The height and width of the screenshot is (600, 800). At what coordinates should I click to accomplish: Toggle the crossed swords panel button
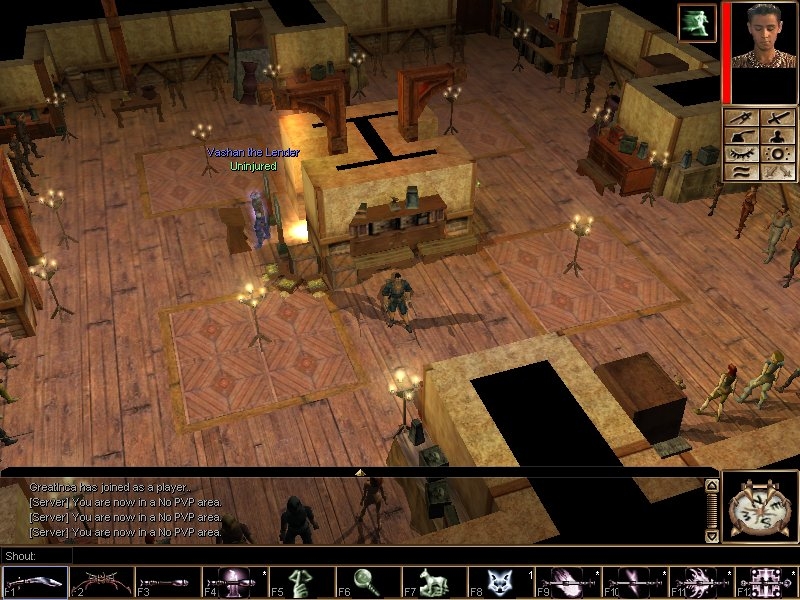[777, 172]
